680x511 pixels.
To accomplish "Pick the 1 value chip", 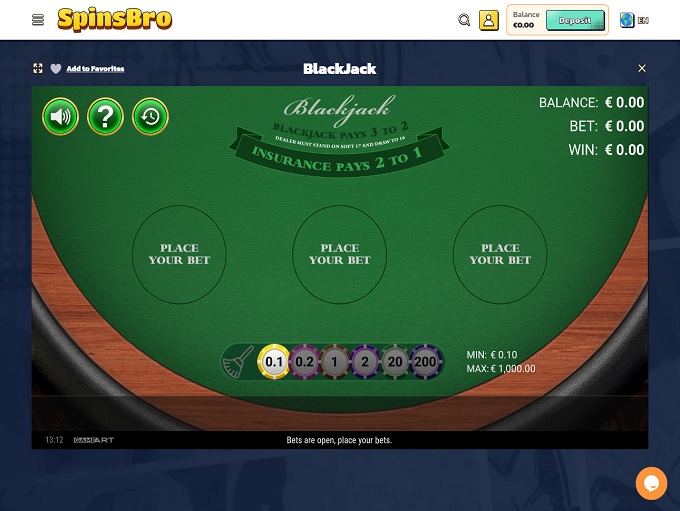I will coord(336,361).
